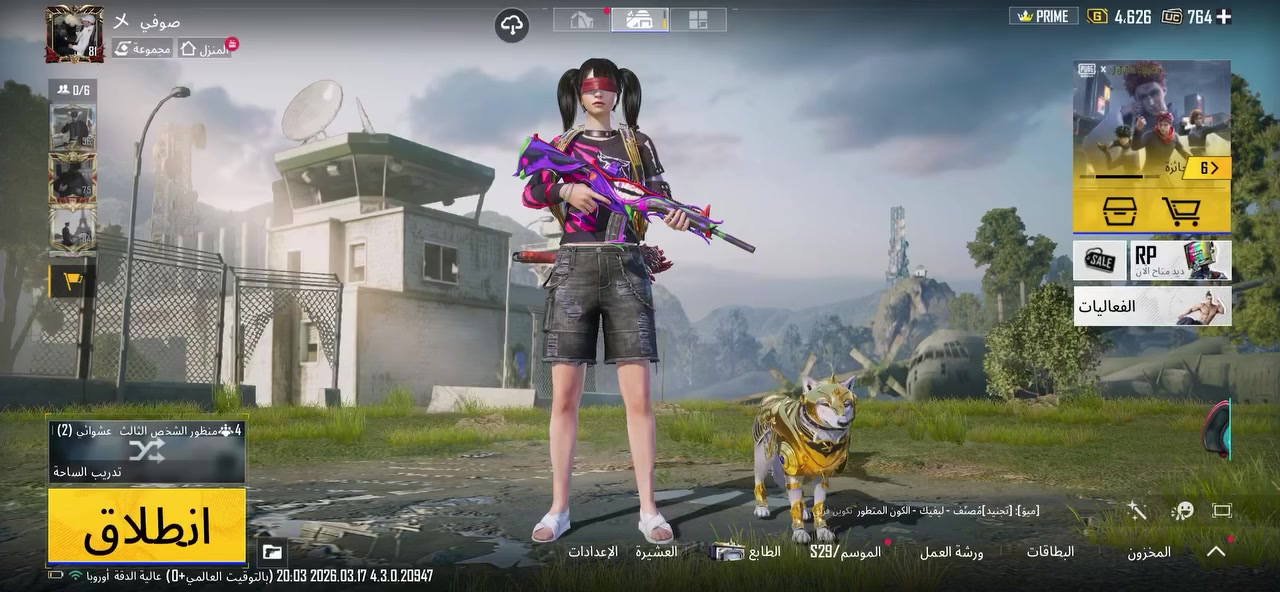Open the الفعاليات events banner
Viewport: 1280px width, 592px height.
(x=1152, y=306)
